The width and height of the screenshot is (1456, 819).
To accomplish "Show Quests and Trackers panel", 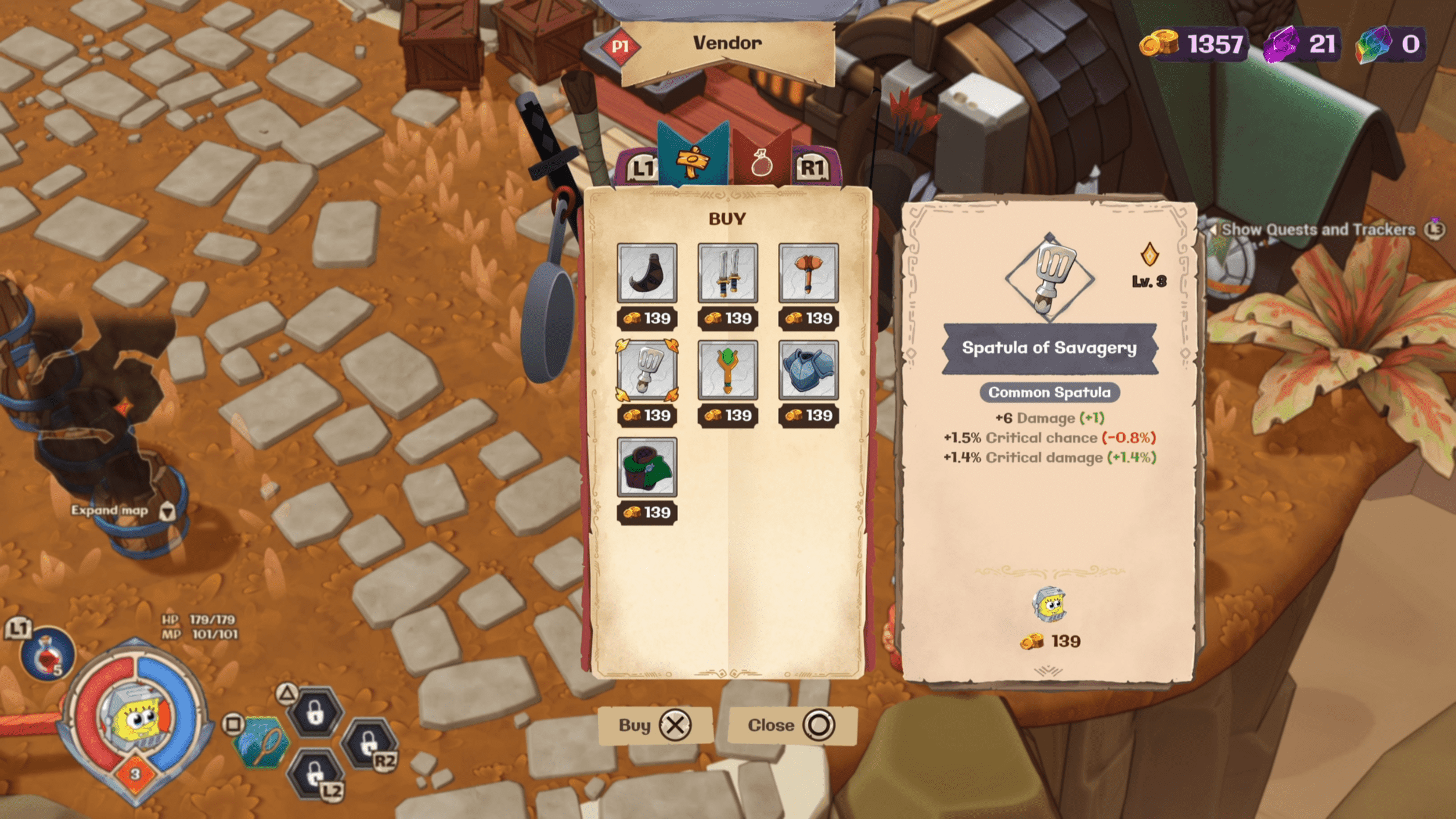I will coord(1318,229).
